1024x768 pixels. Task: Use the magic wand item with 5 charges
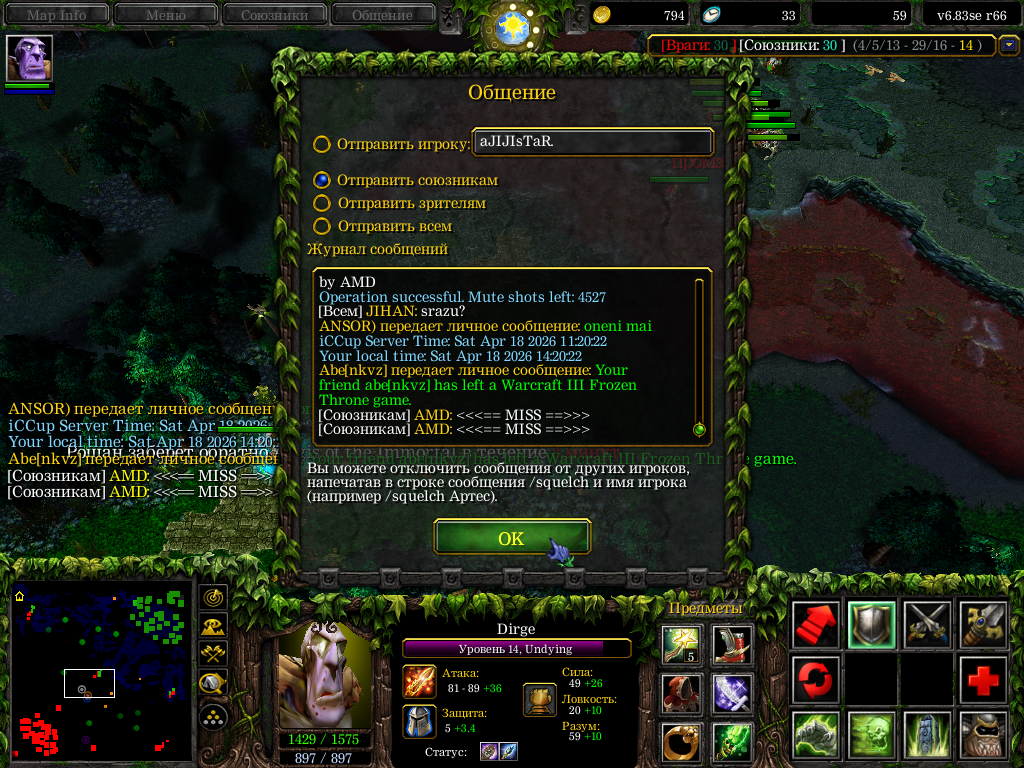pos(680,644)
